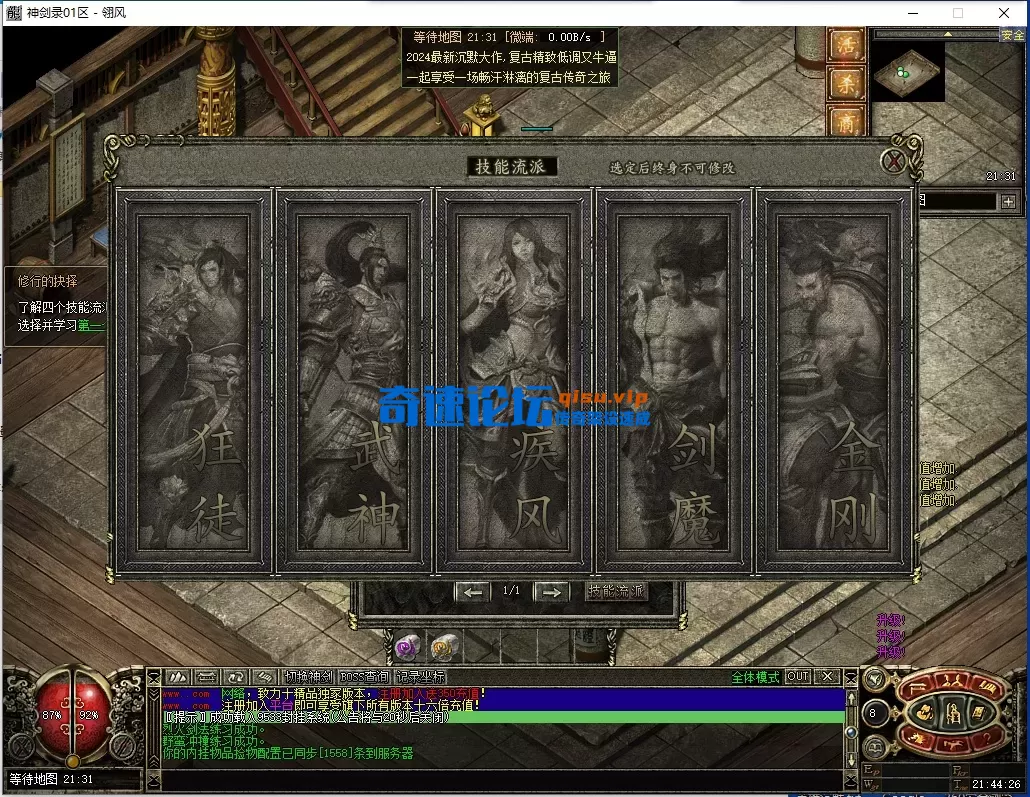Click the minimap display
This screenshot has height=797, width=1030.
pyautogui.click(x=906, y=71)
